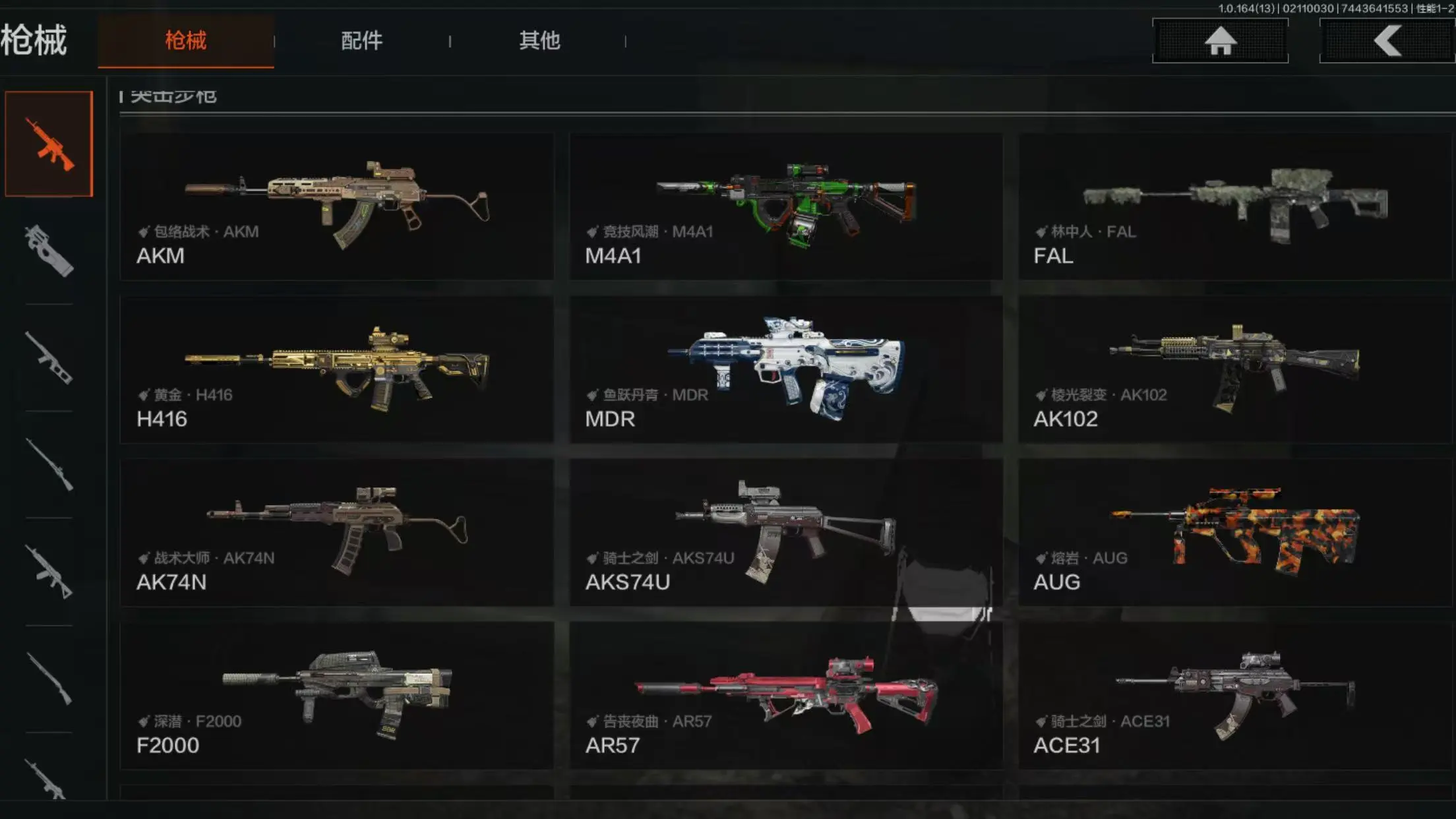Viewport: 1456px width, 819px height.
Task: Choose the green M4A1 weapon card
Action: tap(785, 206)
